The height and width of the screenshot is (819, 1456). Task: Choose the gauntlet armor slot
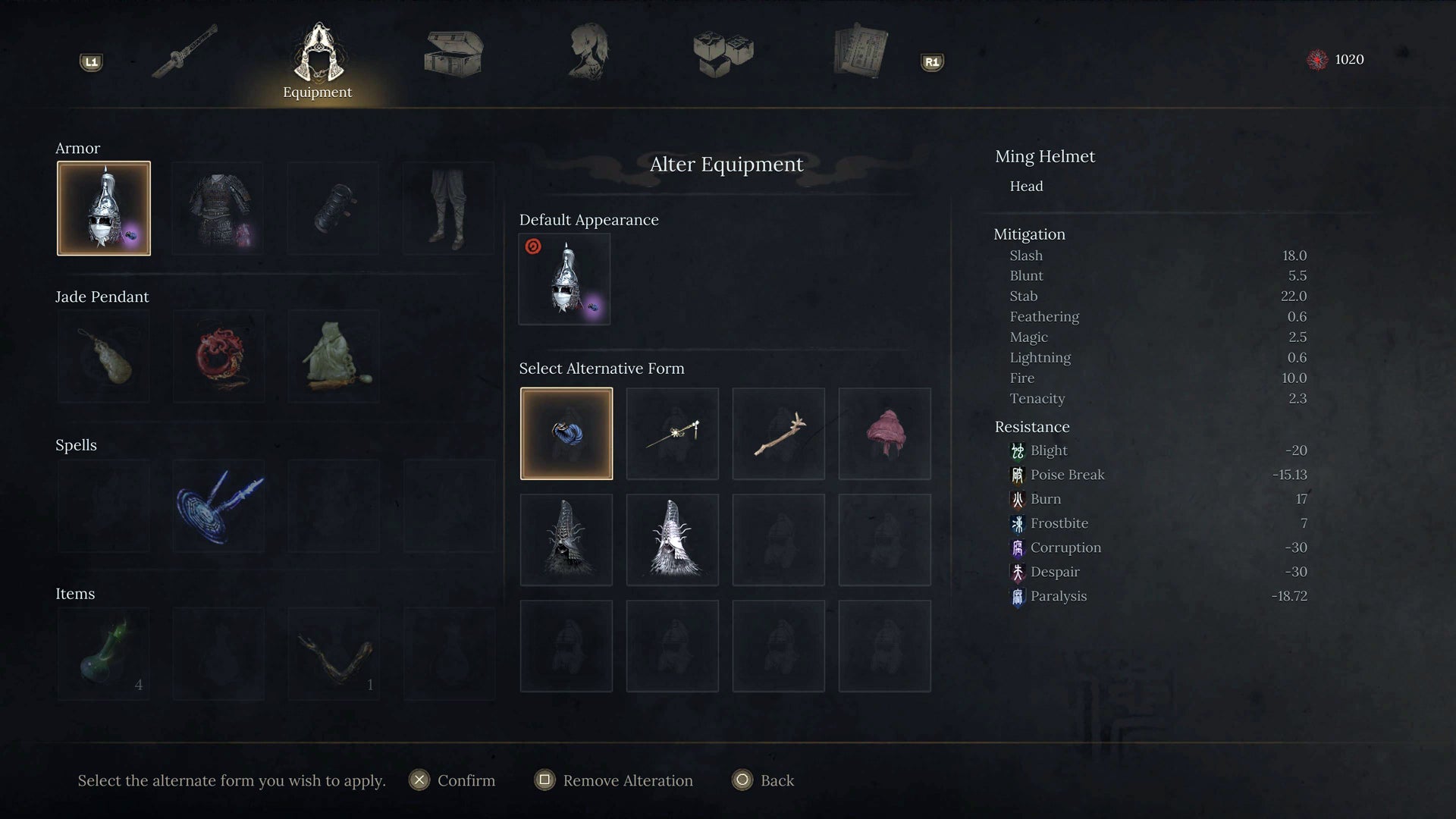tap(334, 209)
